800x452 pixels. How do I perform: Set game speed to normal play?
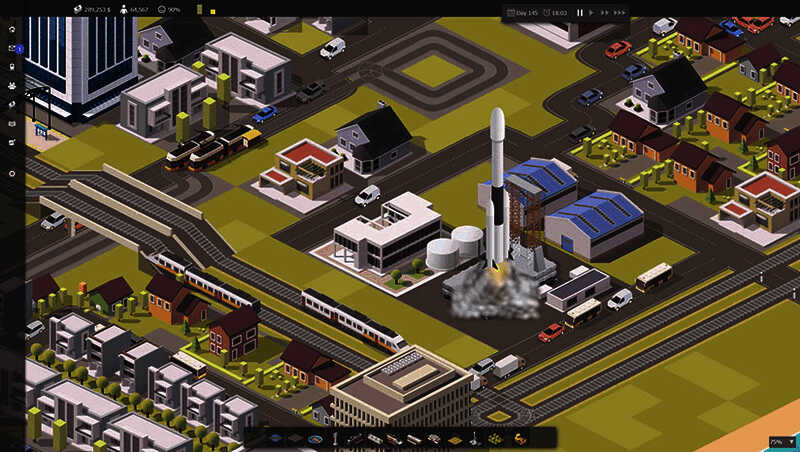point(592,13)
